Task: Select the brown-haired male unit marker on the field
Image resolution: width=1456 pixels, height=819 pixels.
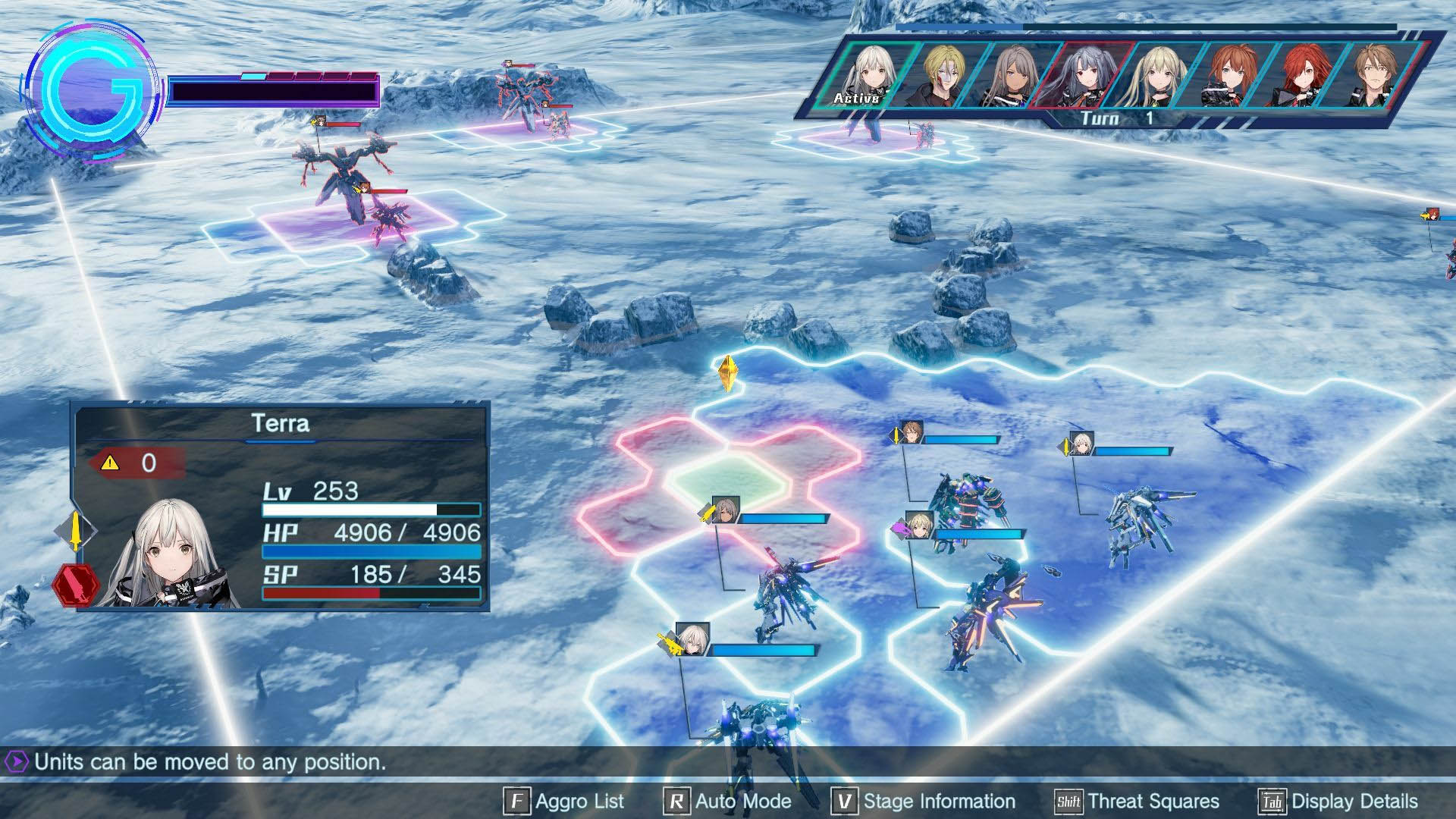Action: point(912,432)
